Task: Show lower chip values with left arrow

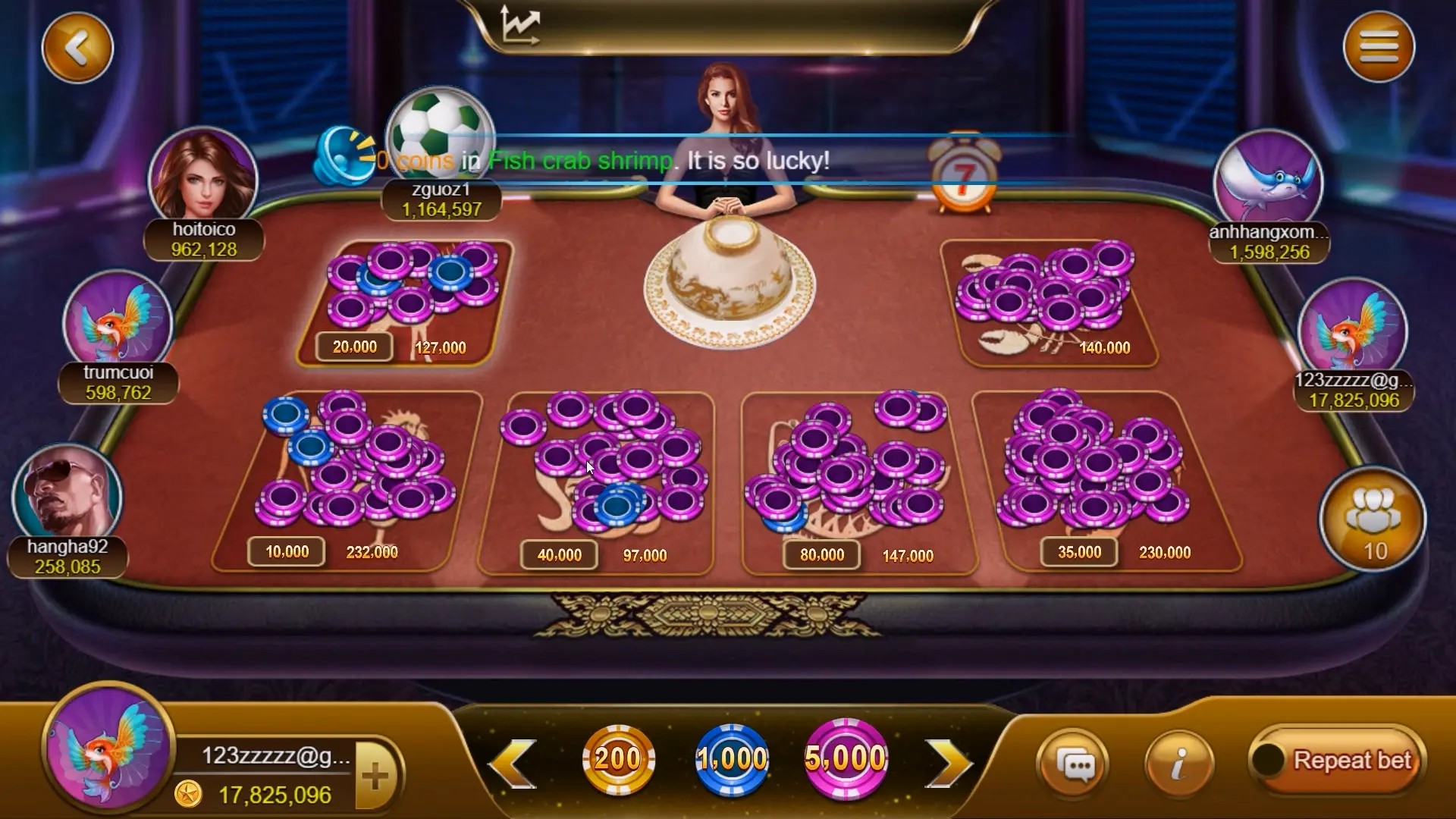Action: (x=513, y=762)
